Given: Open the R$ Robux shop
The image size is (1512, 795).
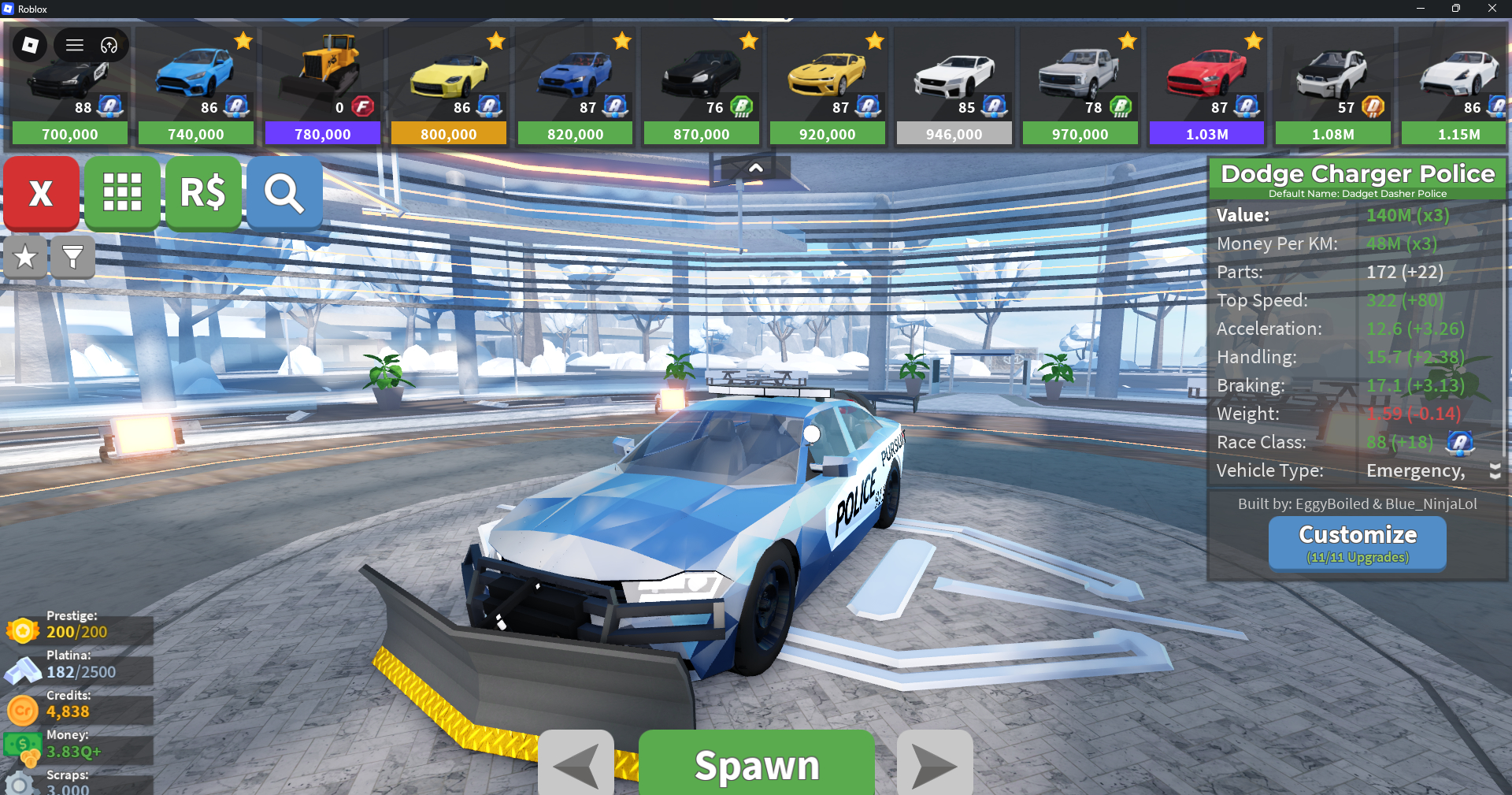Looking at the screenshot, I should 203,193.
